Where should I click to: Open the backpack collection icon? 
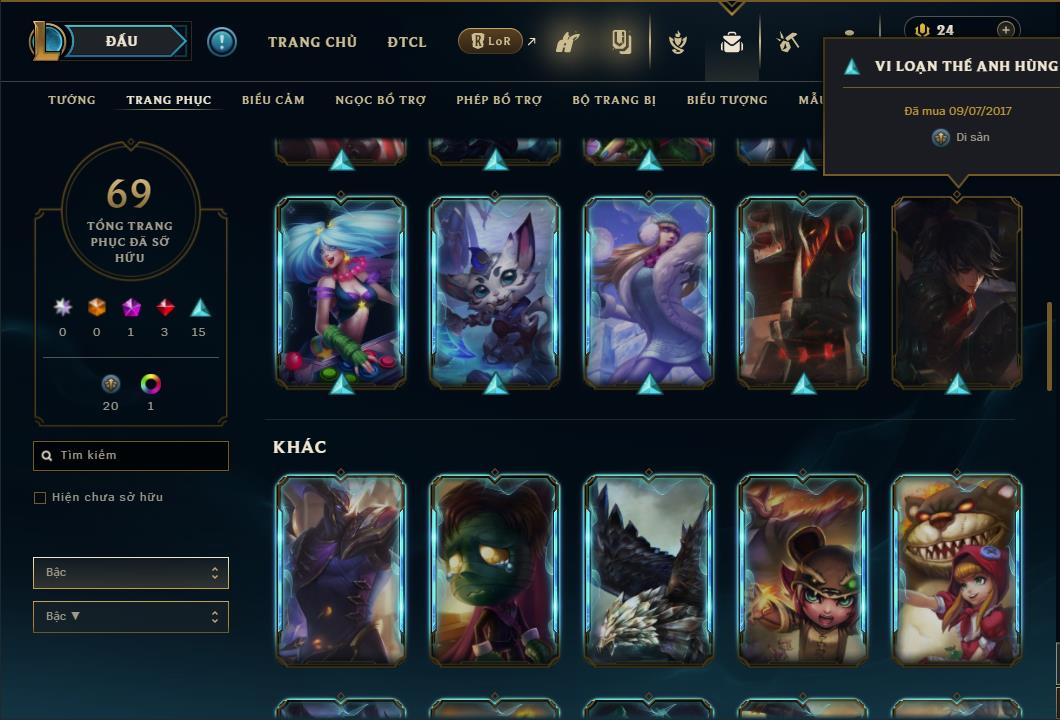pyautogui.click(x=732, y=43)
